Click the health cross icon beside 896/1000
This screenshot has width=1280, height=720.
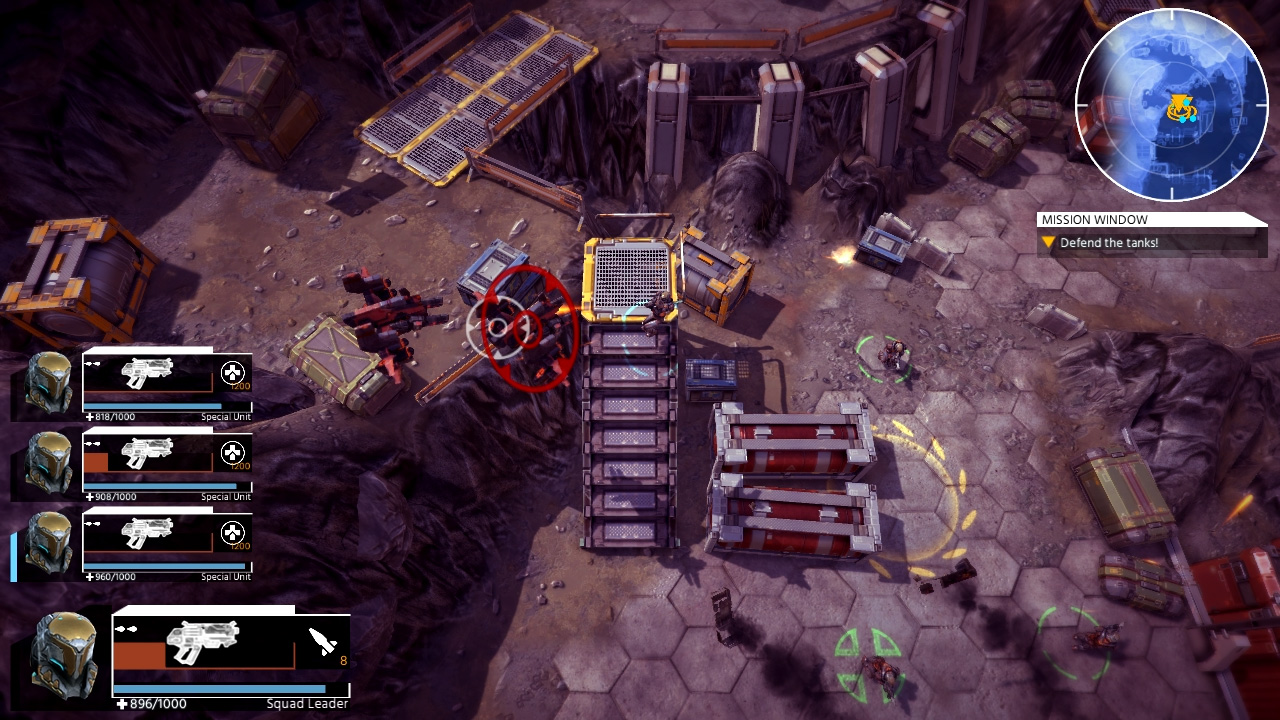pos(120,703)
